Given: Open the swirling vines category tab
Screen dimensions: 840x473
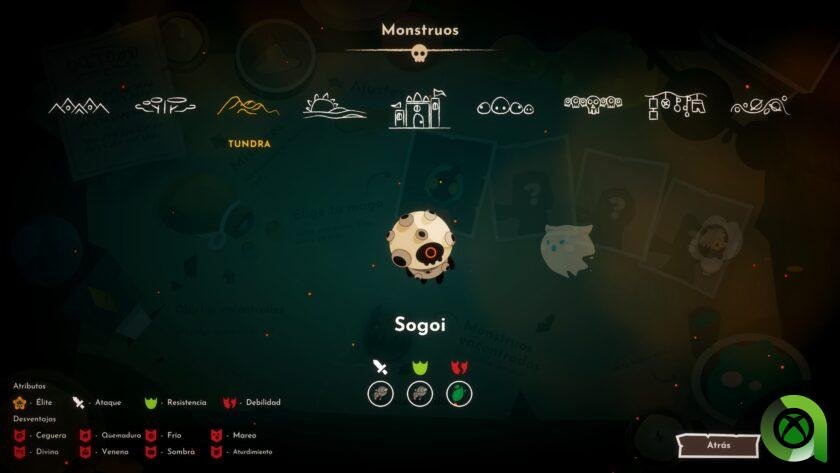Looking at the screenshot, I should click(x=760, y=105).
